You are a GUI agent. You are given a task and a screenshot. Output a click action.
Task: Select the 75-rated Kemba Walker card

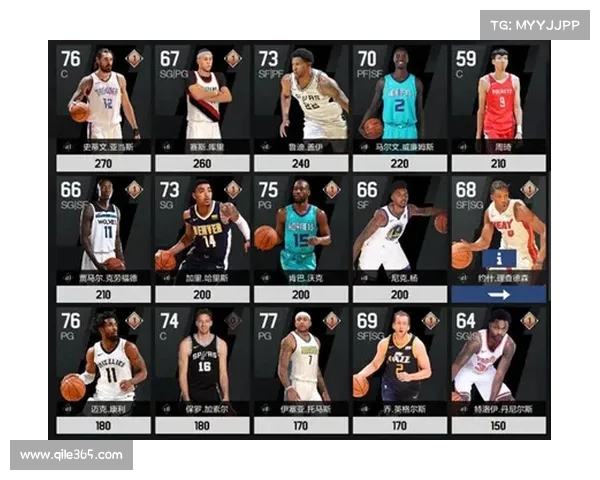[302, 230]
